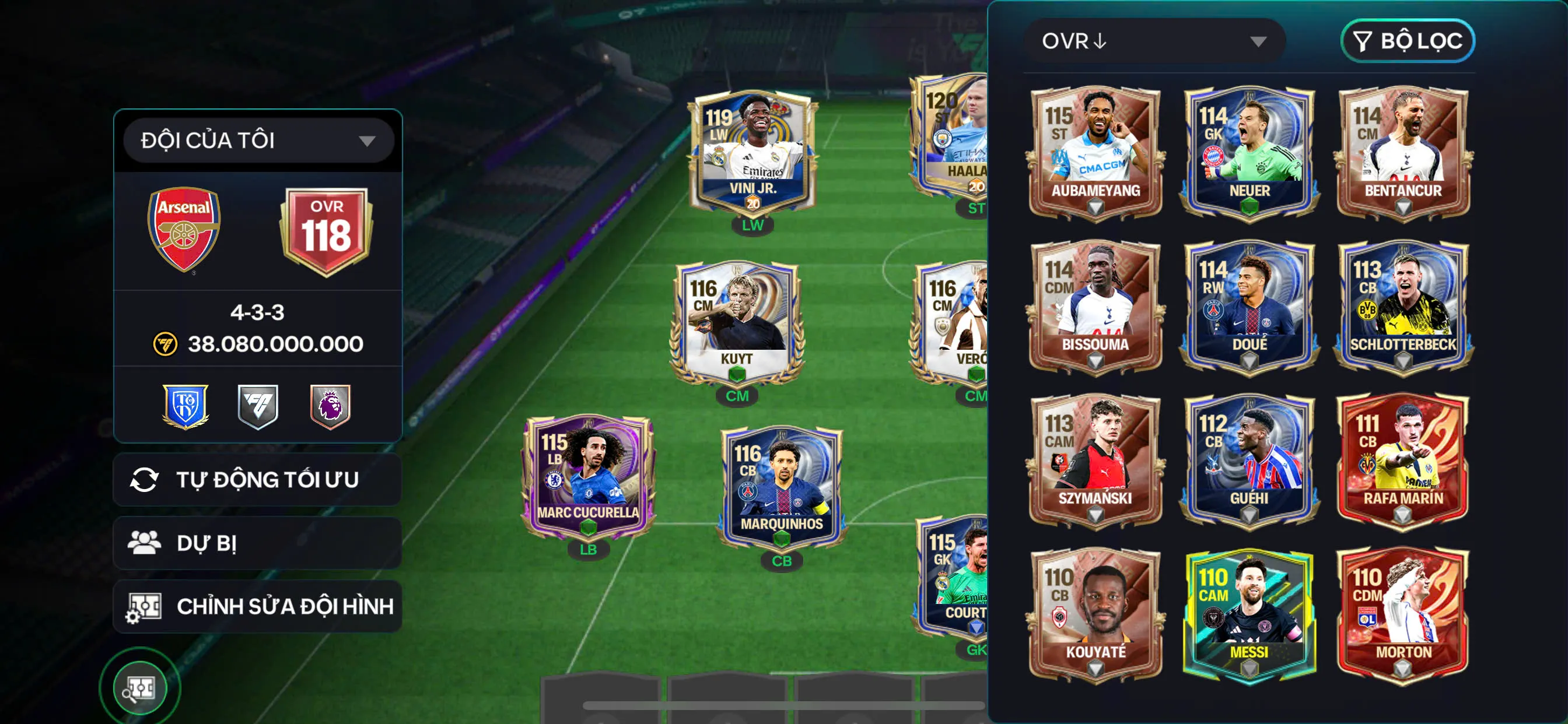Select the Bentancur CM card
Screen dimensions: 1568x724
coord(1403,153)
